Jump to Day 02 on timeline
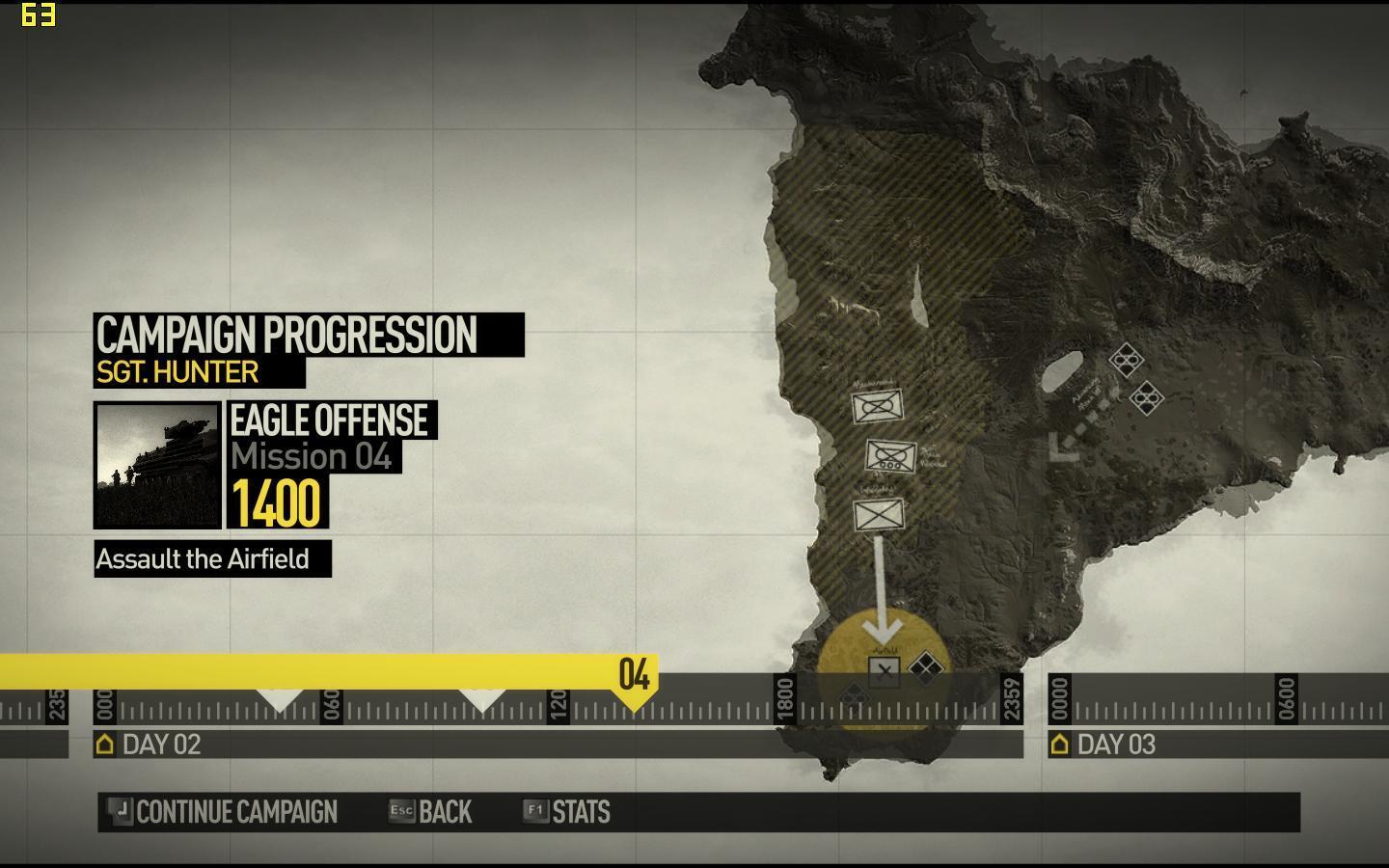Screen dimensions: 1389x868 click(150, 745)
